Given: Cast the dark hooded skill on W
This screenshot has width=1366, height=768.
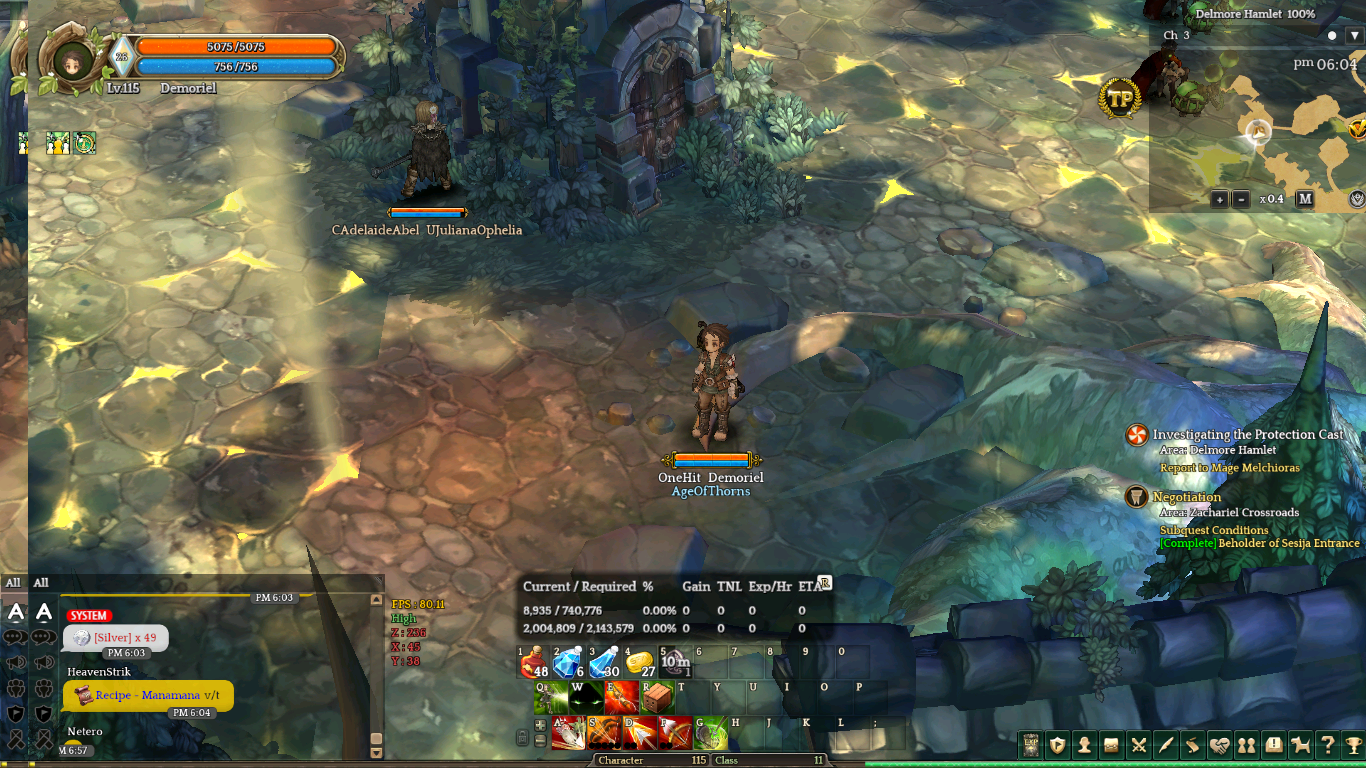Looking at the screenshot, I should [586, 698].
